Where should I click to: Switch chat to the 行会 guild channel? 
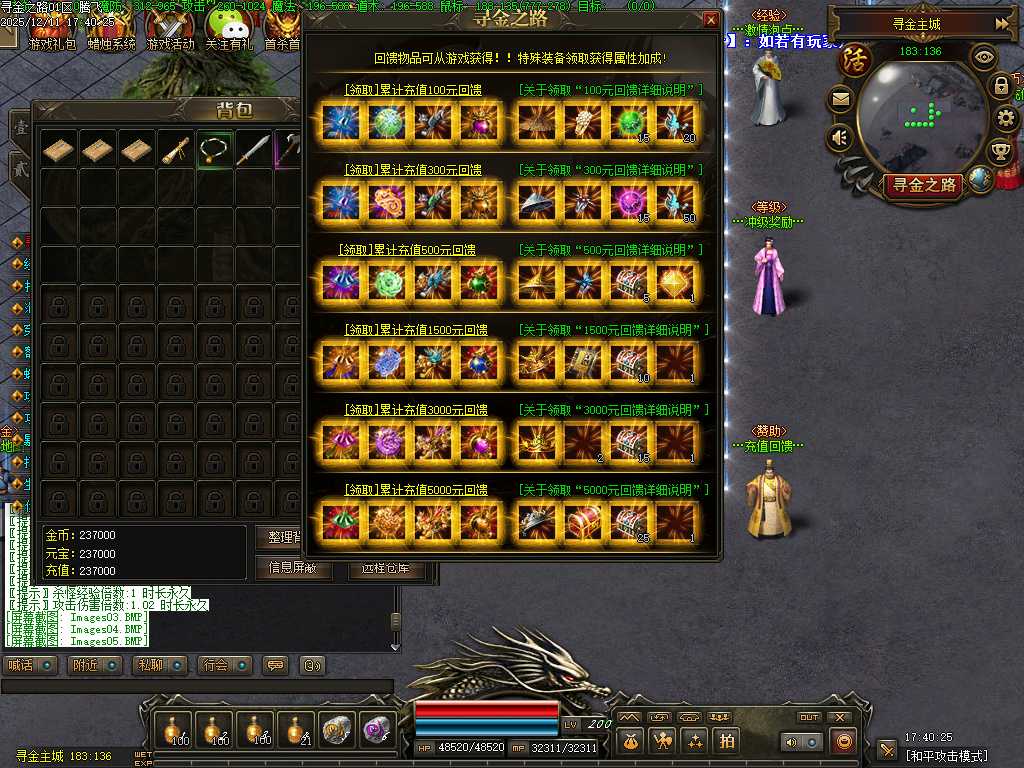[x=225, y=665]
